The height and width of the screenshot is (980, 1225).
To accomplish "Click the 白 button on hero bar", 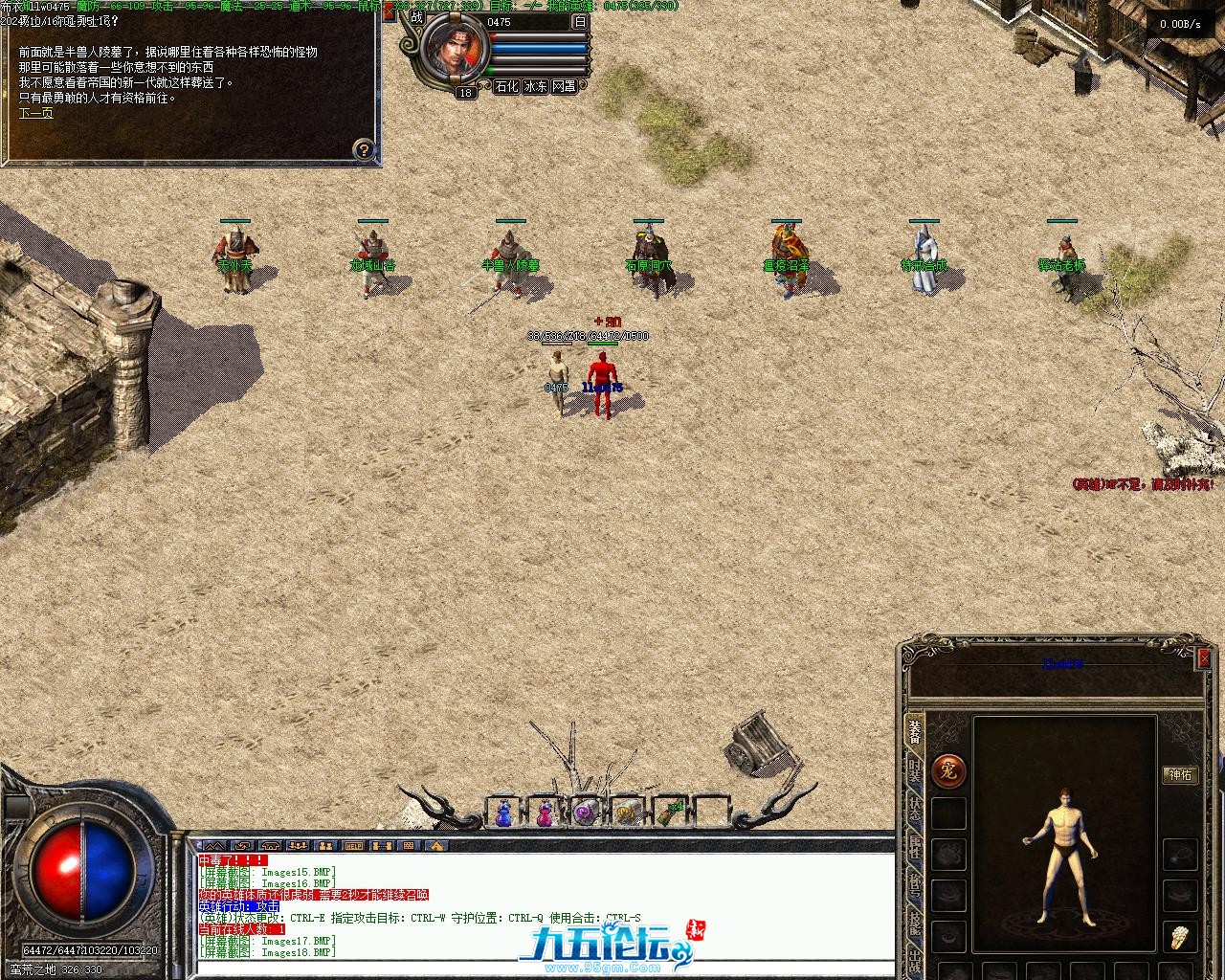I will coord(580,21).
